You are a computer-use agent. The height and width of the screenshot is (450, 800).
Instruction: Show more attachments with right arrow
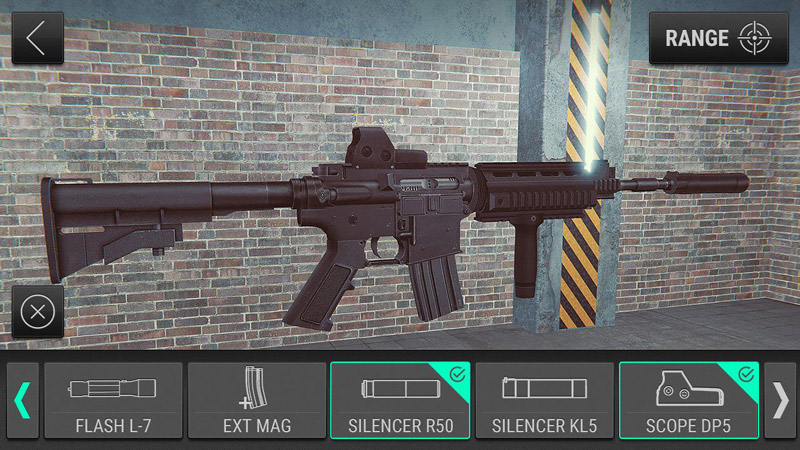click(x=779, y=400)
